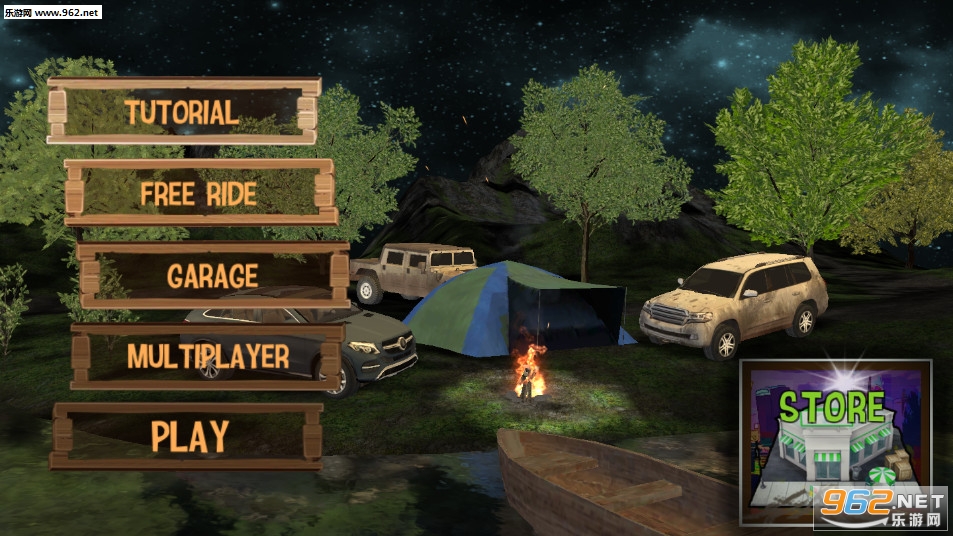Image resolution: width=953 pixels, height=536 pixels.
Task: Open the Tutorial menu entry
Action: 183,111
